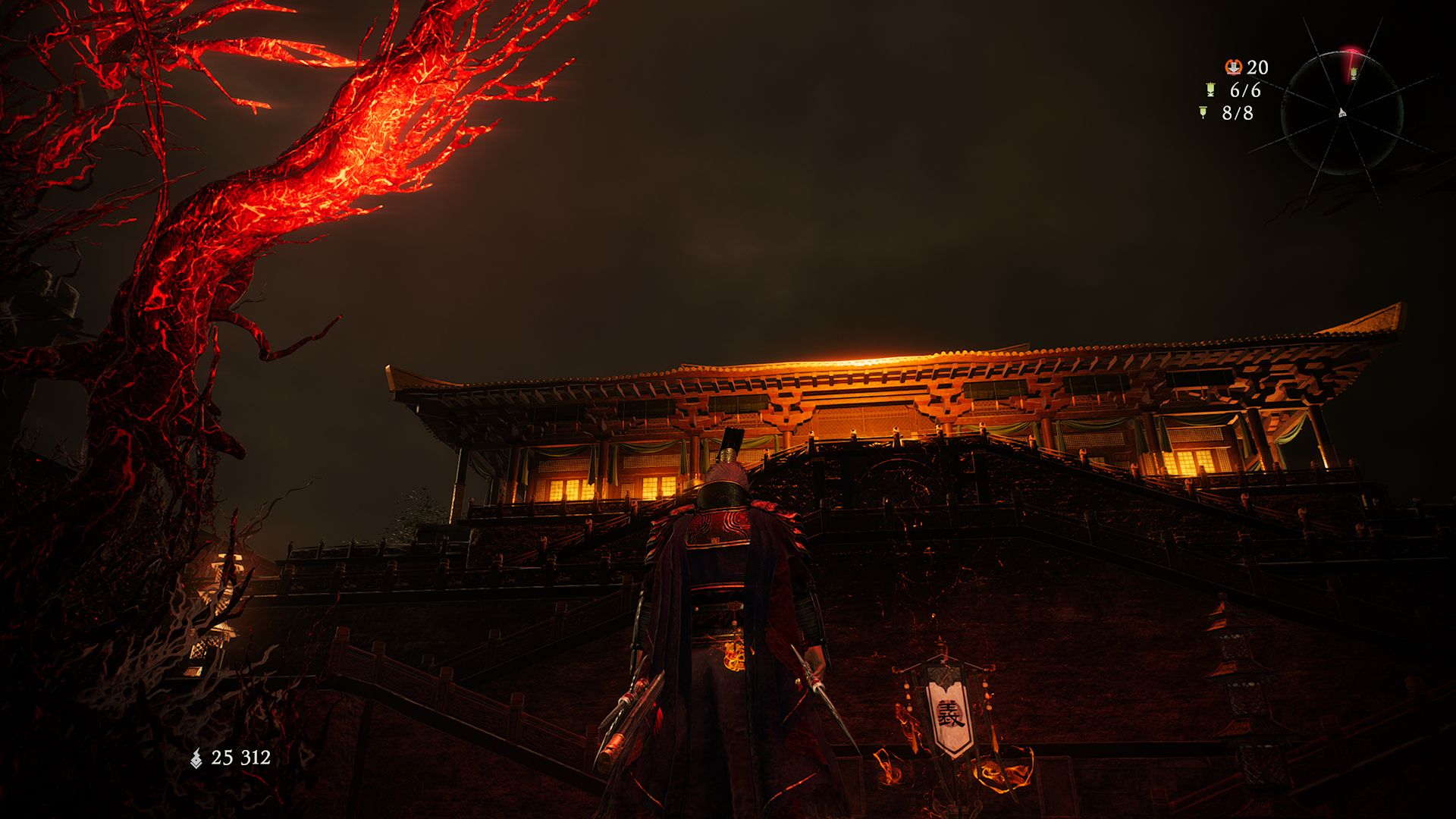The image size is (1456, 819).
Task: Click the orange Fortitude rank icon
Action: (x=1234, y=67)
